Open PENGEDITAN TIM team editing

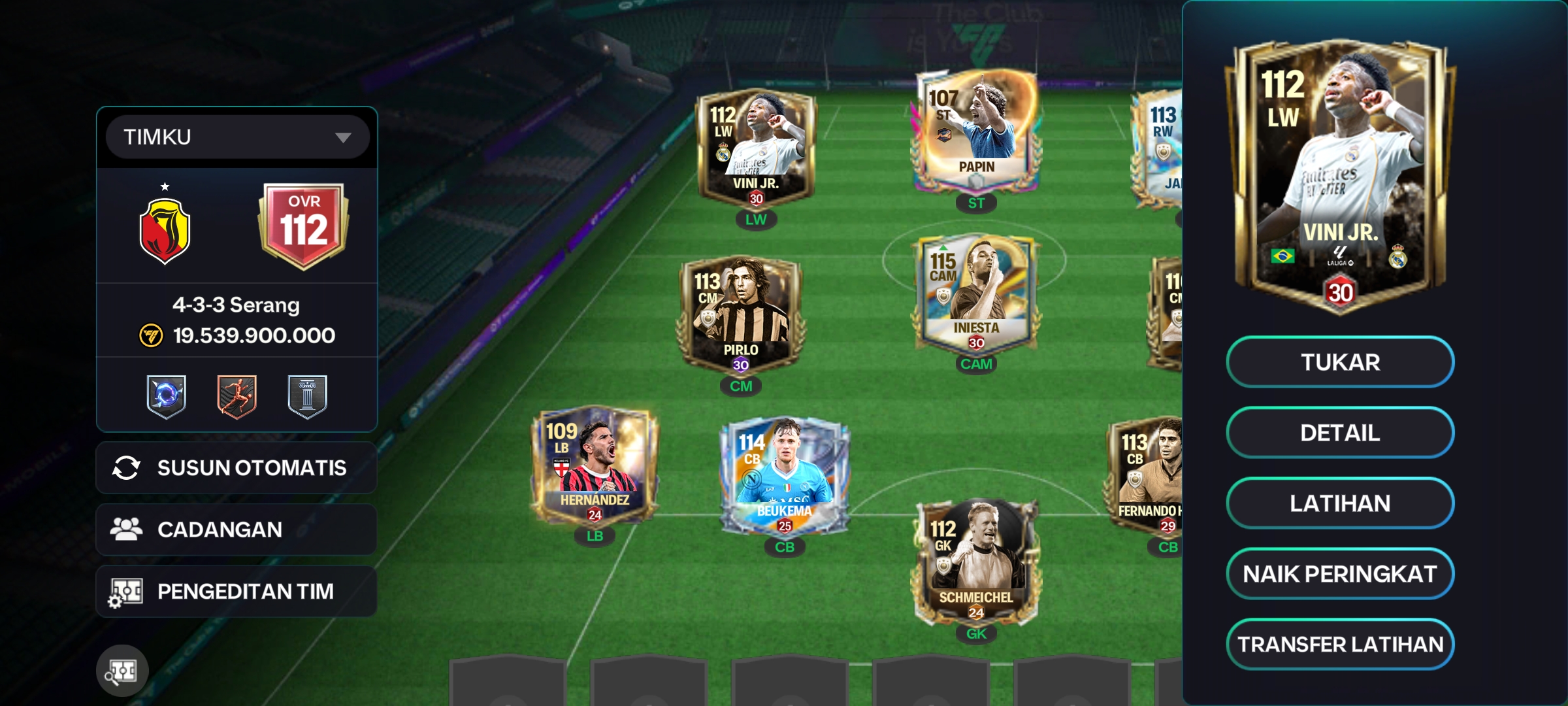[x=237, y=592]
